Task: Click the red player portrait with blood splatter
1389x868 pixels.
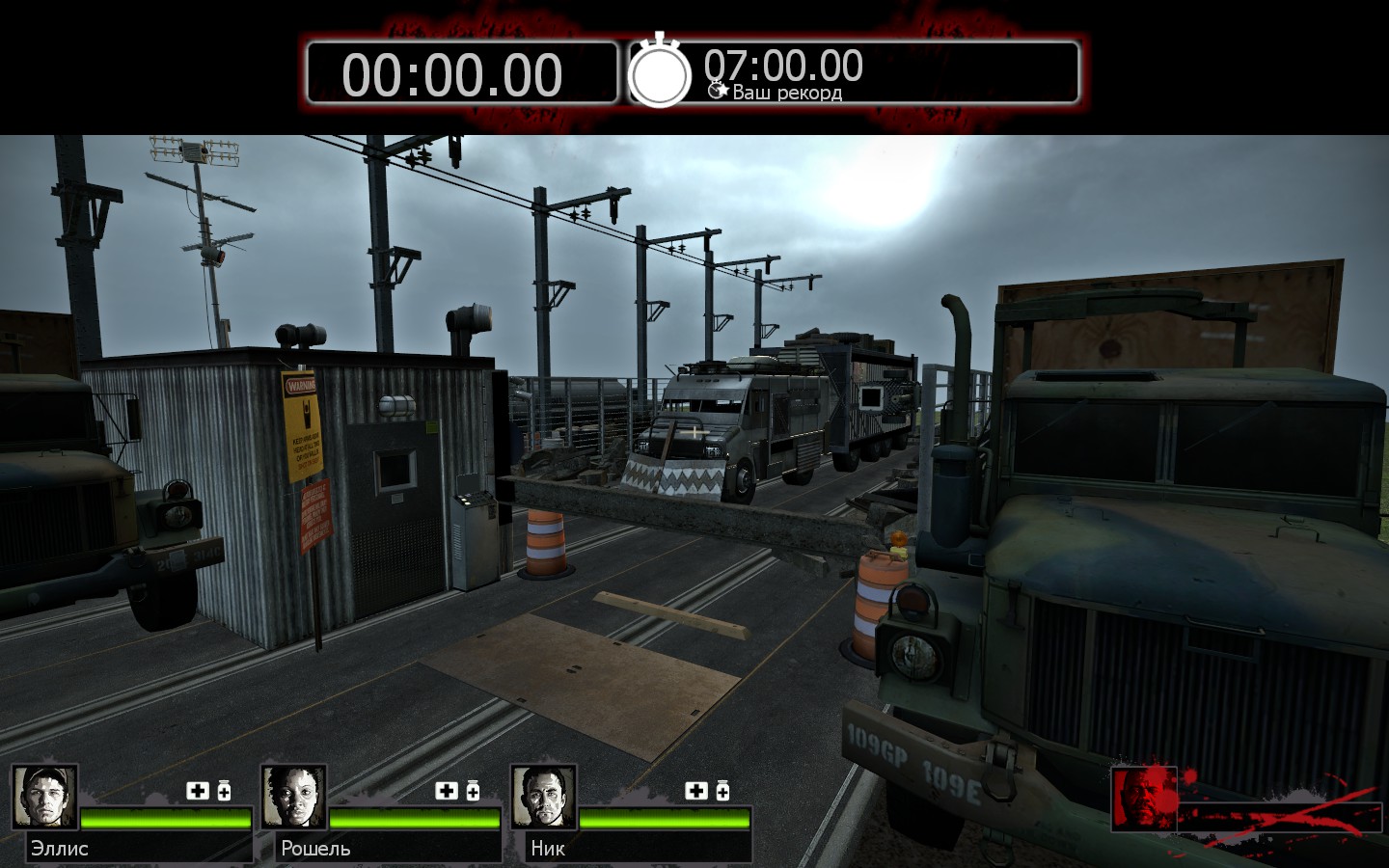Action: [x=1144, y=799]
